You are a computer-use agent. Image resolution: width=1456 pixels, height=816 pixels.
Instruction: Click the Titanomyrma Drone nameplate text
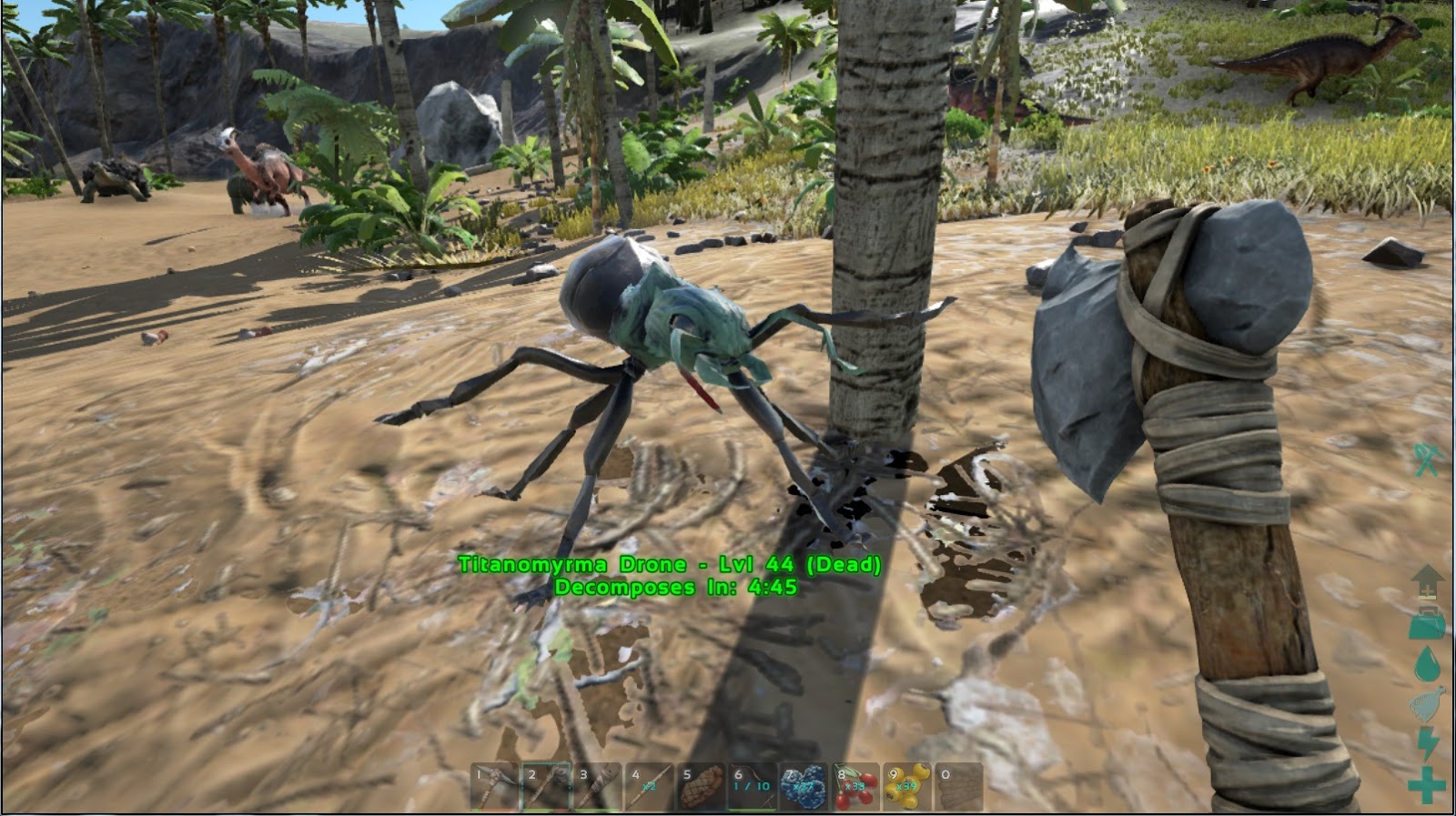(x=671, y=564)
